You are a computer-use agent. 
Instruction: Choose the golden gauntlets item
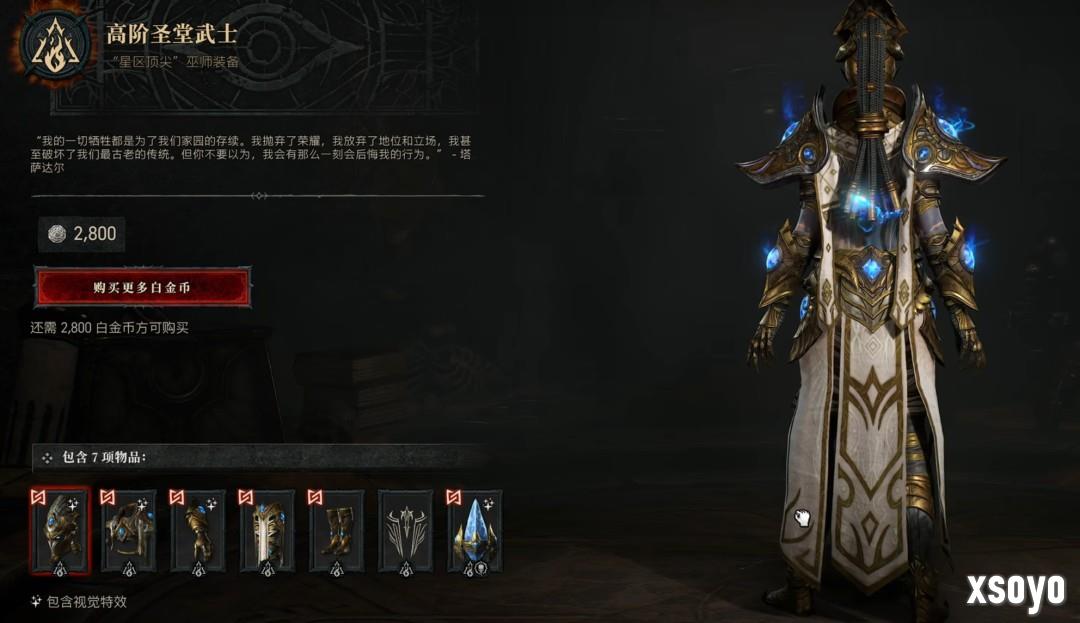[x=198, y=531]
